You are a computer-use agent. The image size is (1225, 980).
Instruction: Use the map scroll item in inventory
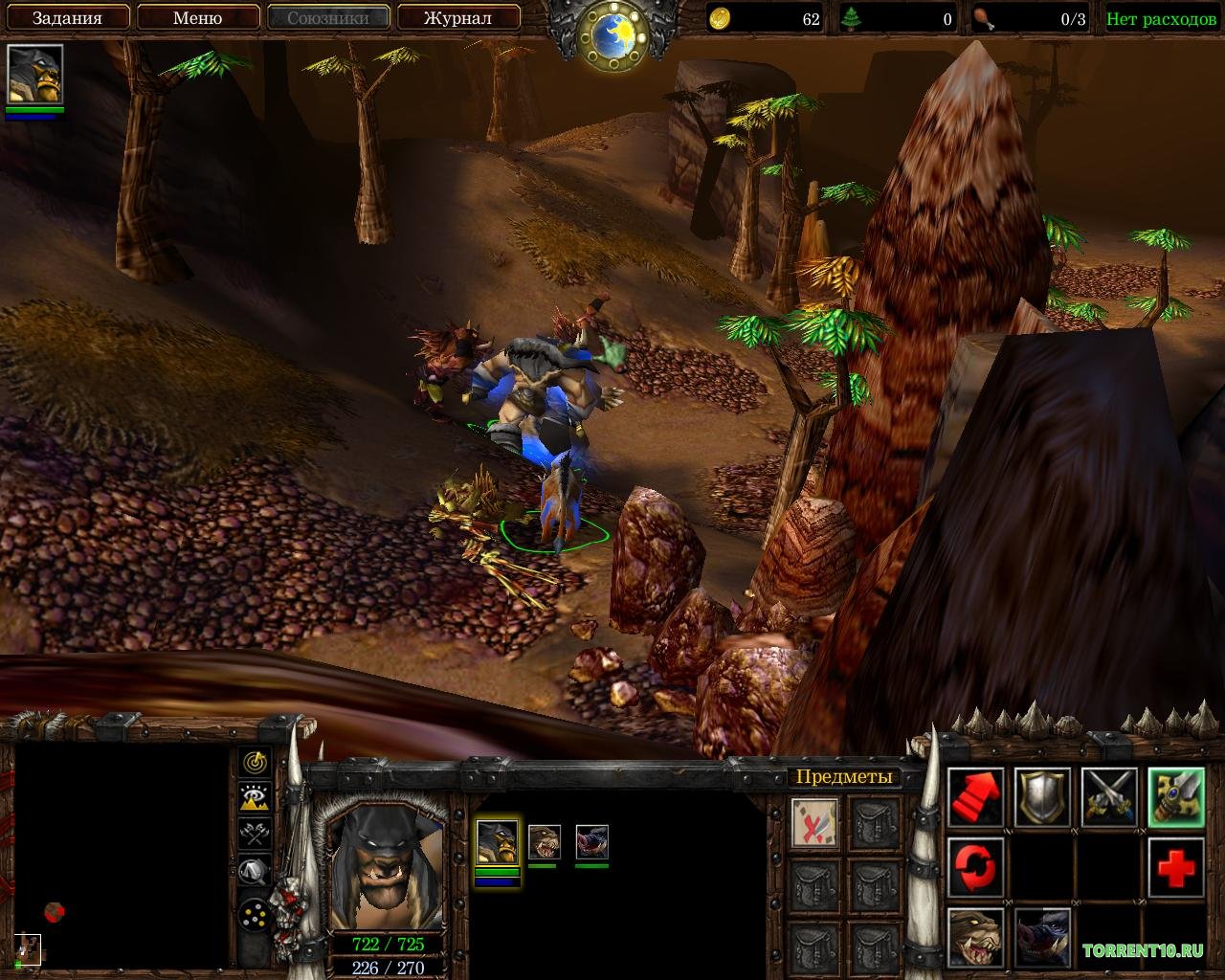[x=815, y=822]
